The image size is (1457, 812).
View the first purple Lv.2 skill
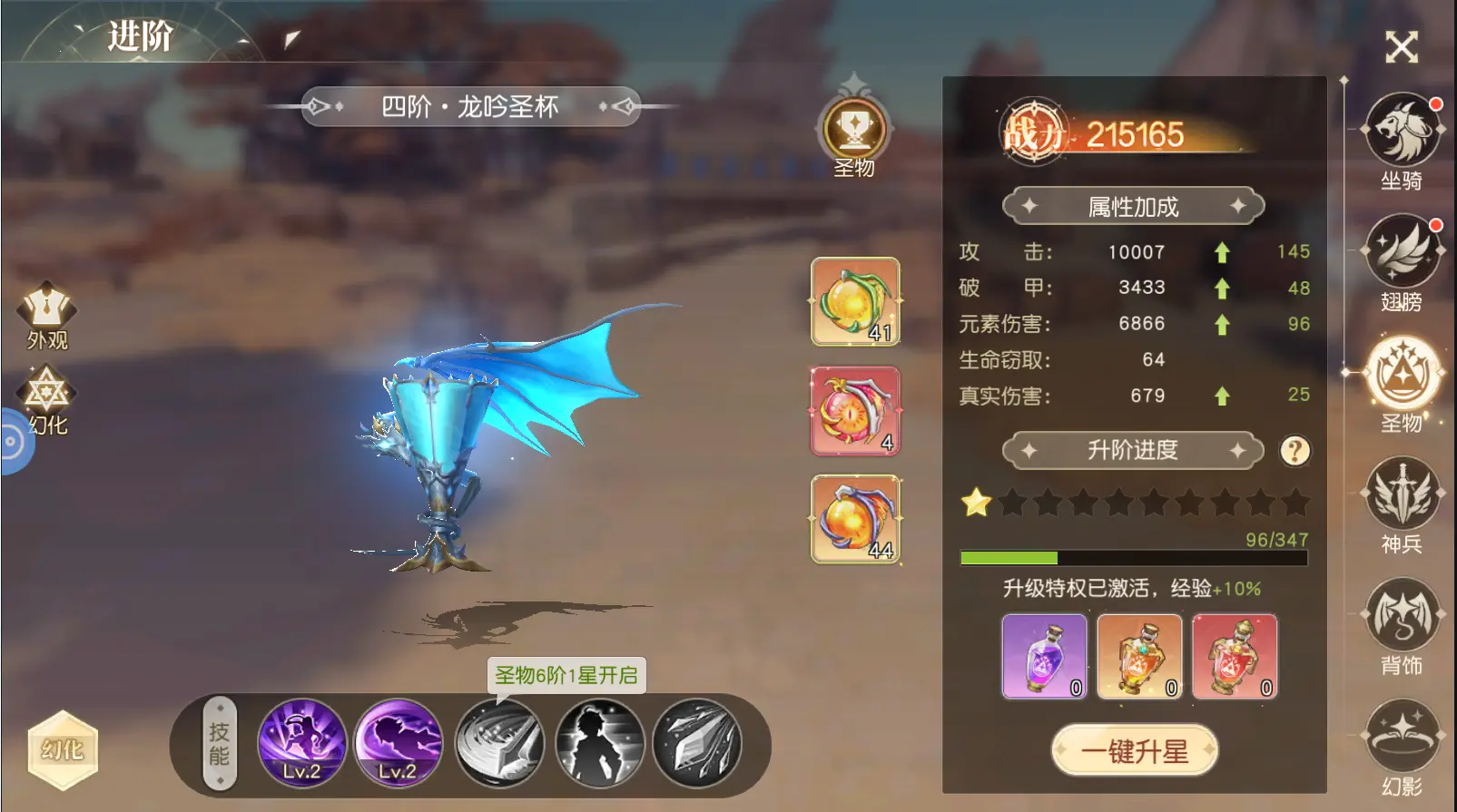coord(302,743)
